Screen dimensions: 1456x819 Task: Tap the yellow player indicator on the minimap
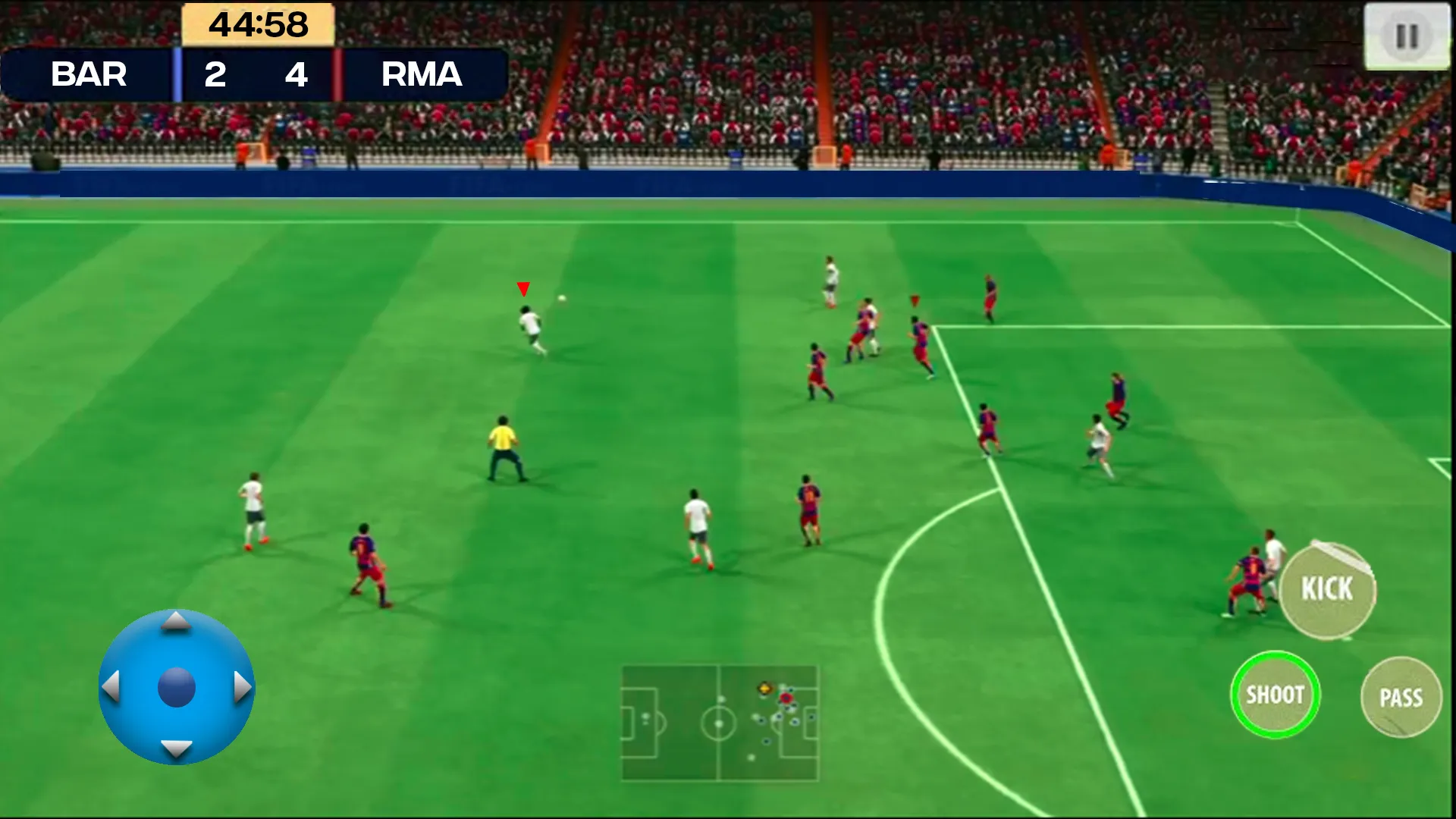pos(766,689)
